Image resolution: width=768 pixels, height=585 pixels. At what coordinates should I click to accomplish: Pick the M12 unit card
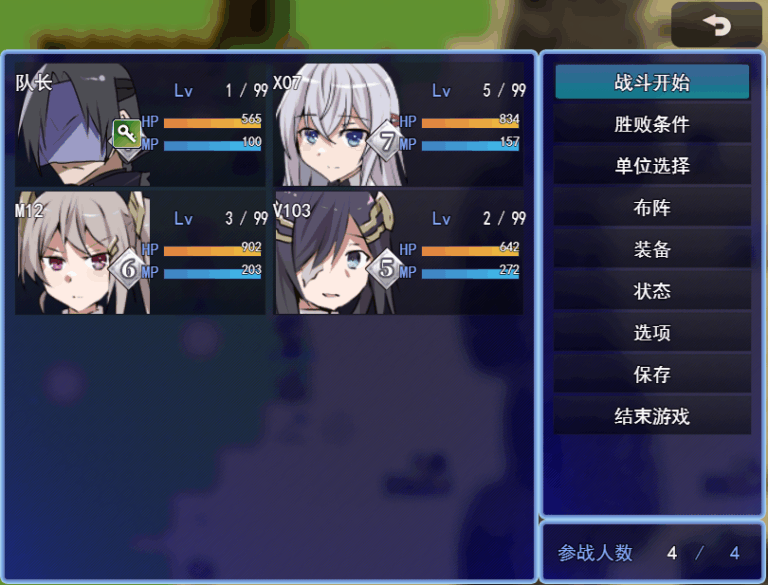tap(141, 253)
